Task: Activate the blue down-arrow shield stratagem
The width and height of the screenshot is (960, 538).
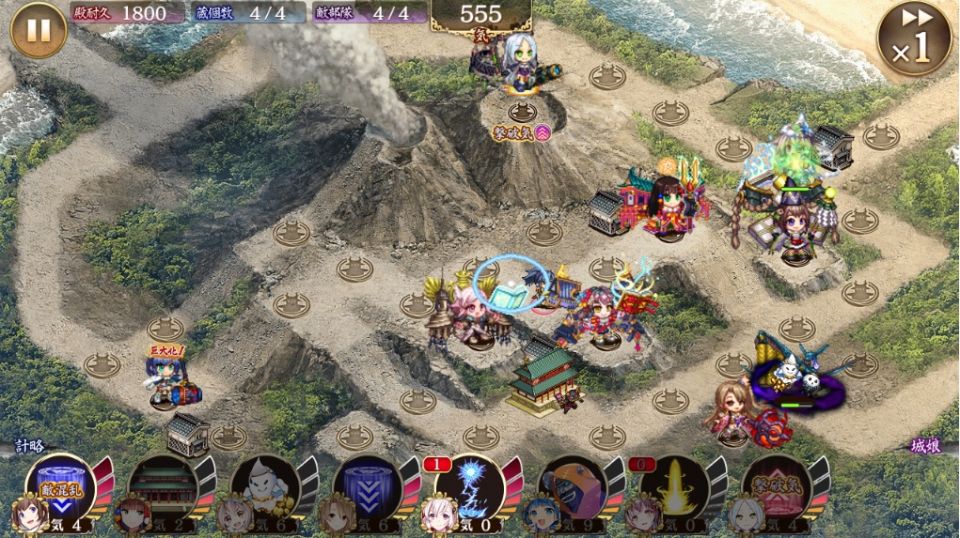Action: [x=366, y=486]
